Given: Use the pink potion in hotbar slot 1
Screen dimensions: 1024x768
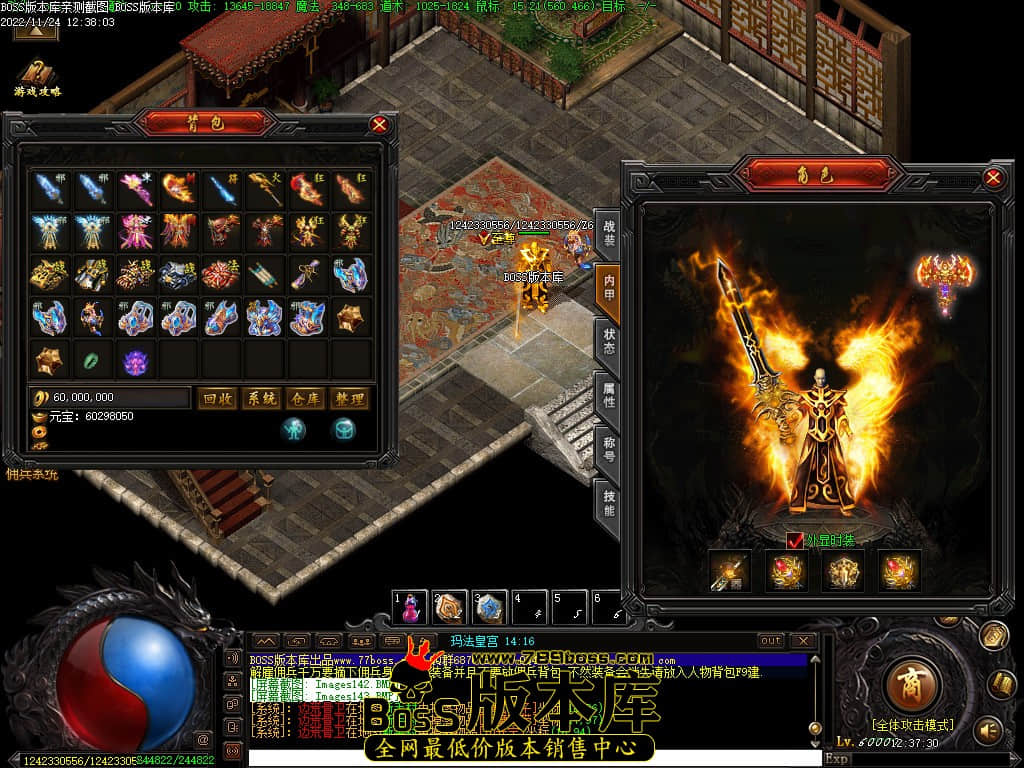Looking at the screenshot, I should [x=410, y=607].
